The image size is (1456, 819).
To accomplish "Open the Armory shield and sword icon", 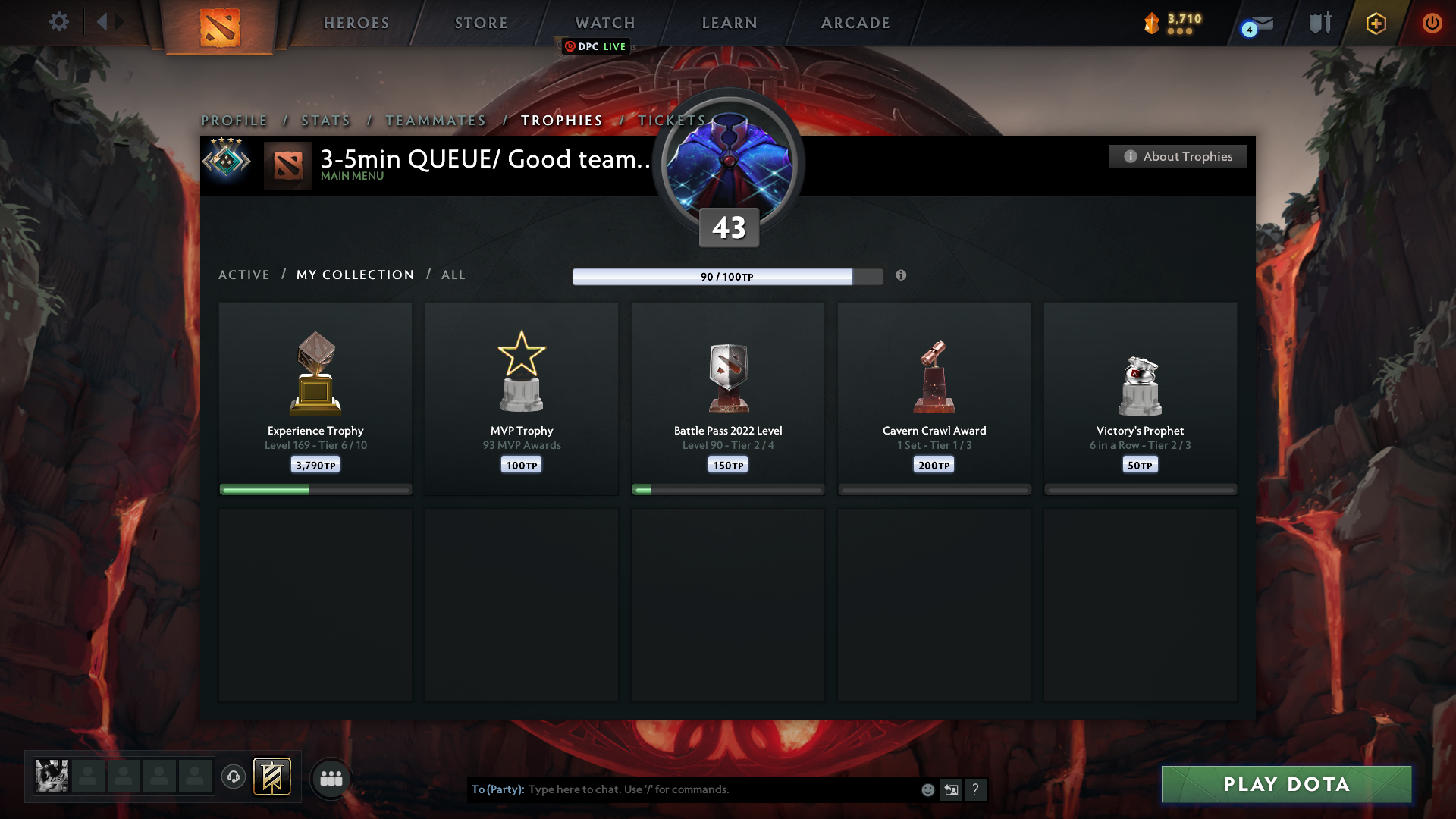I will (1319, 23).
